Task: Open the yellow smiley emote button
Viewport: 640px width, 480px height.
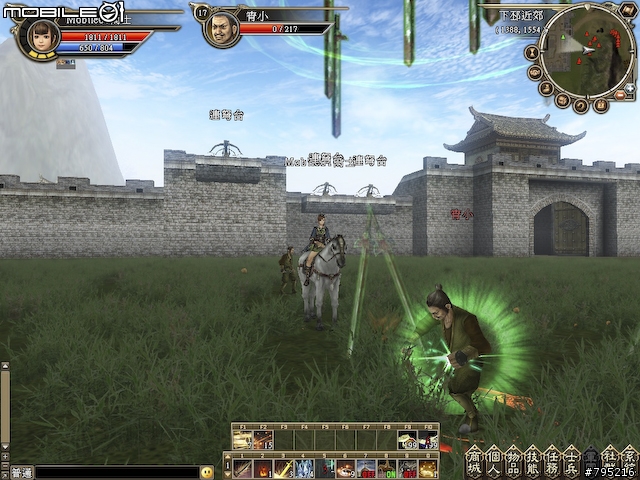Action: point(207,472)
